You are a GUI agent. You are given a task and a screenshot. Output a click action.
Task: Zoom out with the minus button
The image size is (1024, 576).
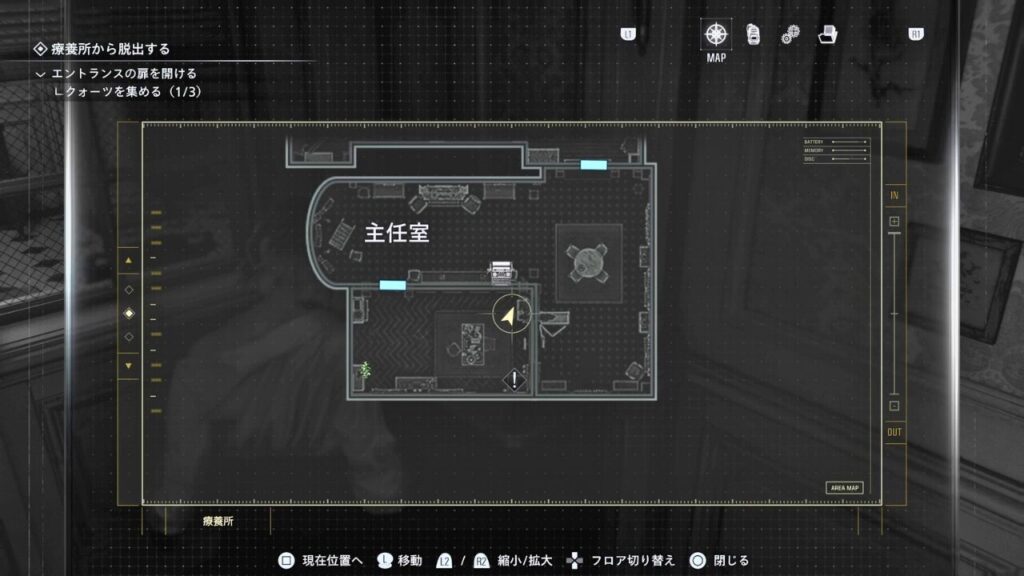pos(894,405)
